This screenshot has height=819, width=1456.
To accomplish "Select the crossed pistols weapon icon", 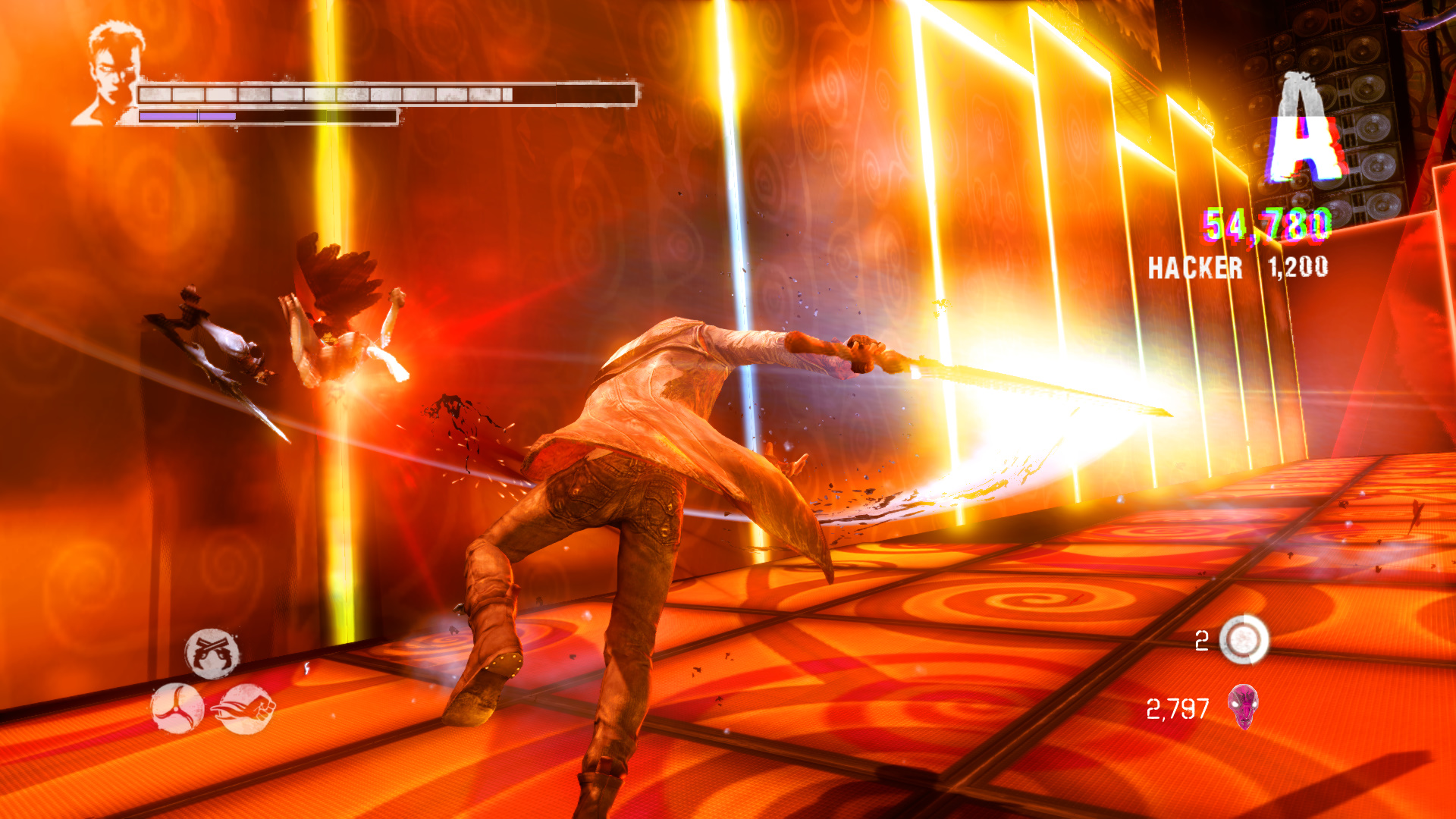I will 212,653.
